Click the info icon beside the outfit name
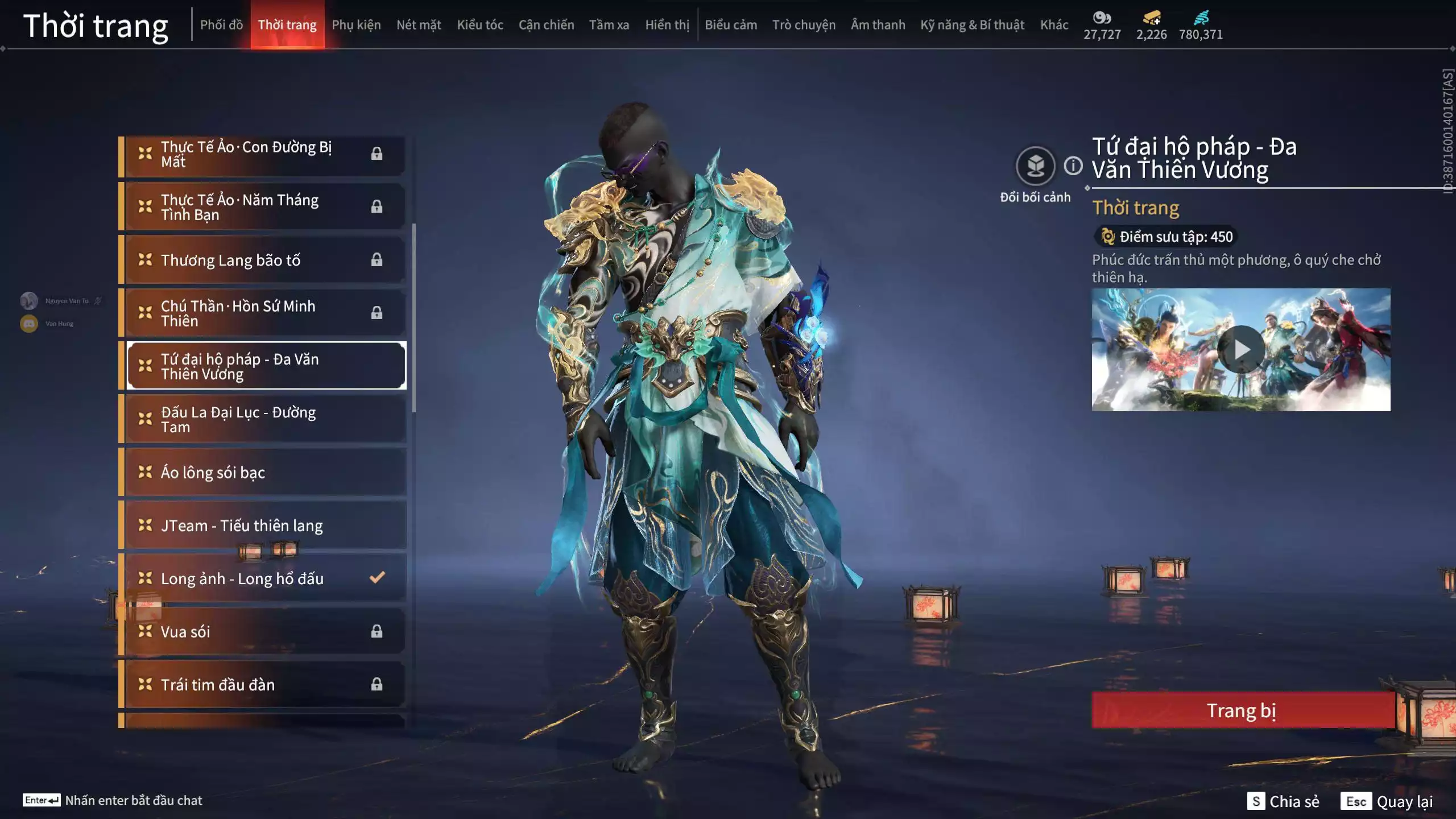1456x819 pixels. coord(1073,166)
